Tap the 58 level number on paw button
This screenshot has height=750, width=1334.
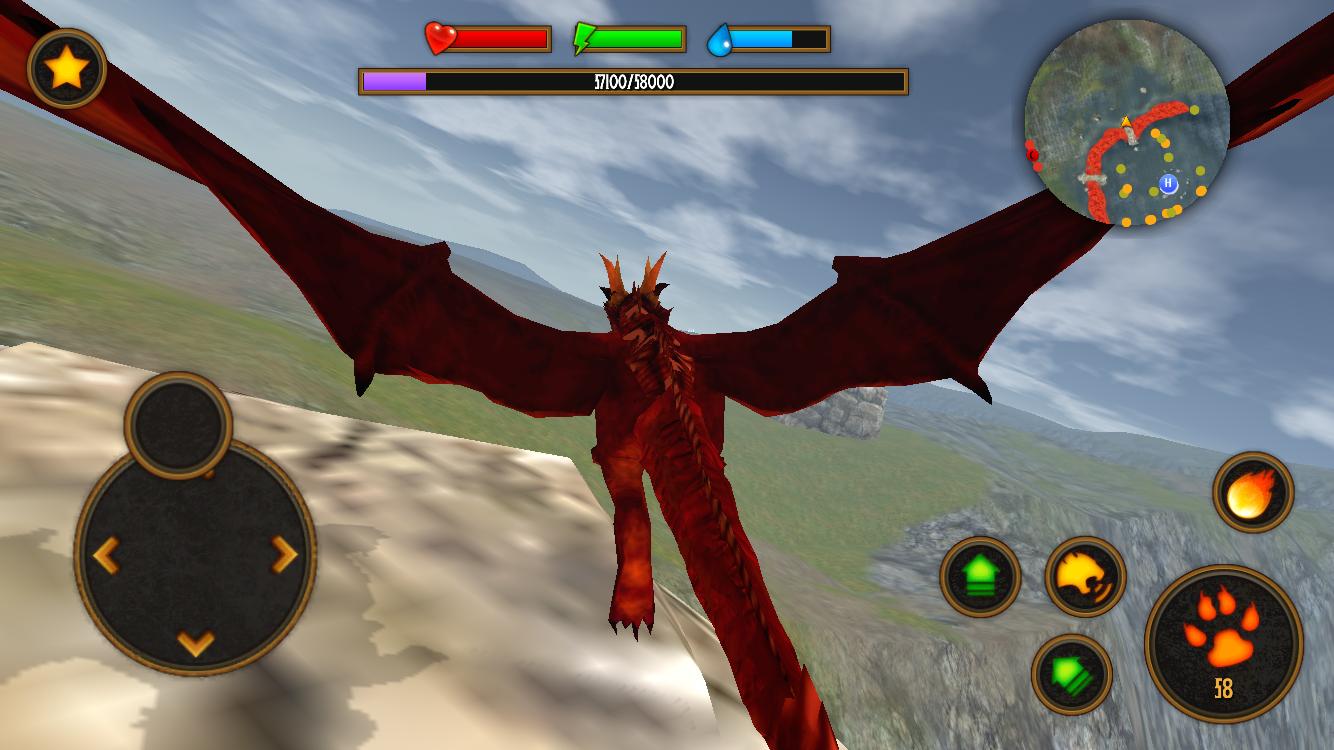coord(1224,688)
